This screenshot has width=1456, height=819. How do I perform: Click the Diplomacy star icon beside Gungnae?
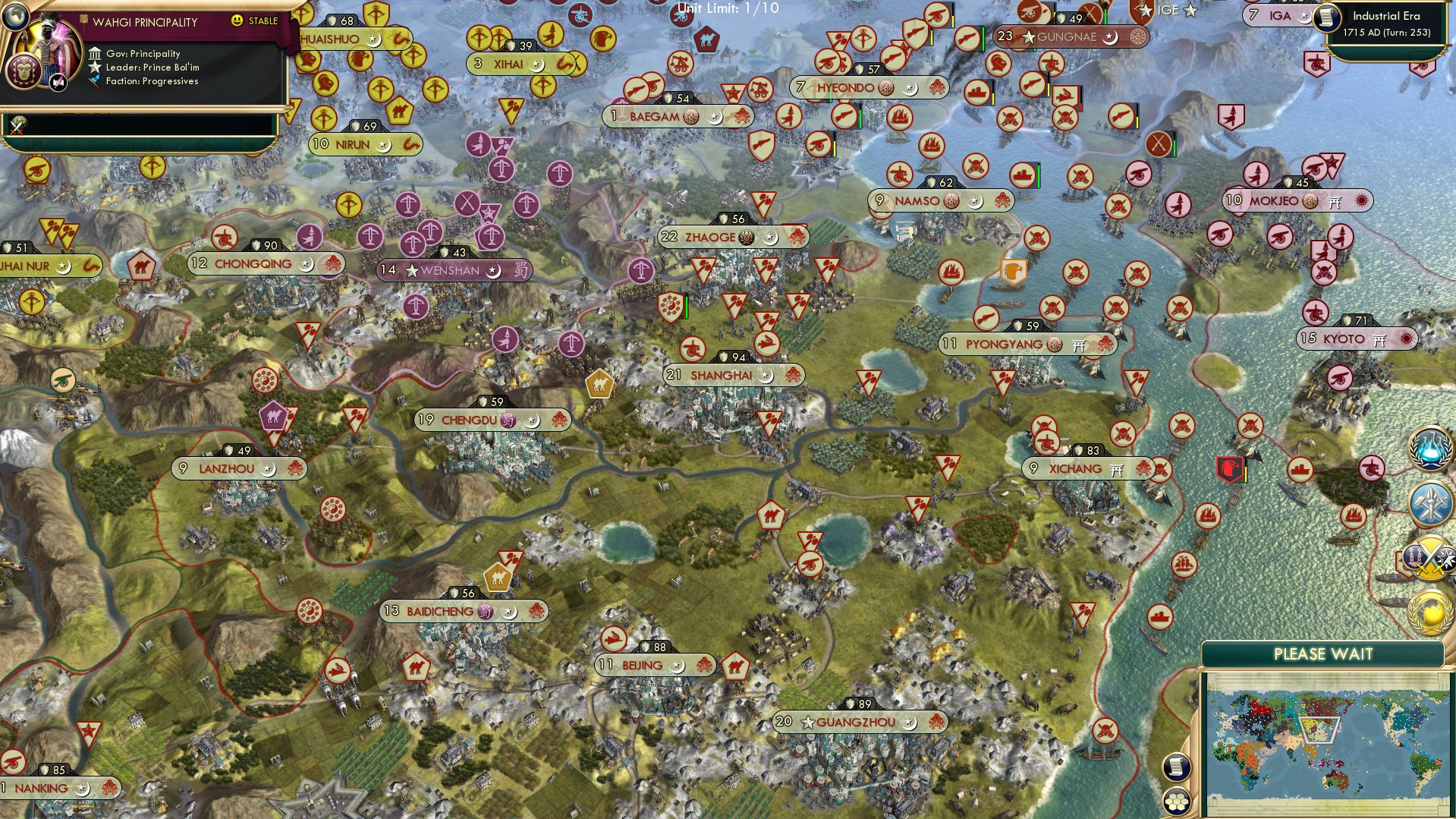click(x=1028, y=36)
